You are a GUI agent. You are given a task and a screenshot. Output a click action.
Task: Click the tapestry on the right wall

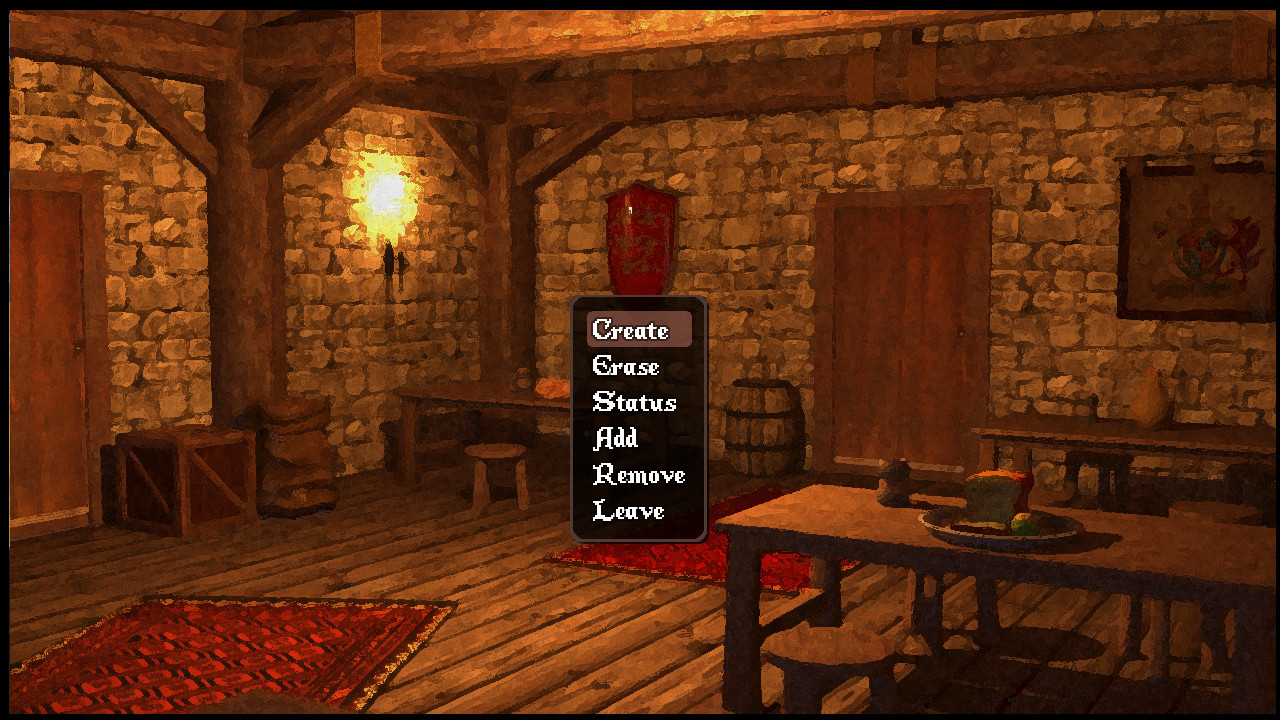click(1200, 240)
